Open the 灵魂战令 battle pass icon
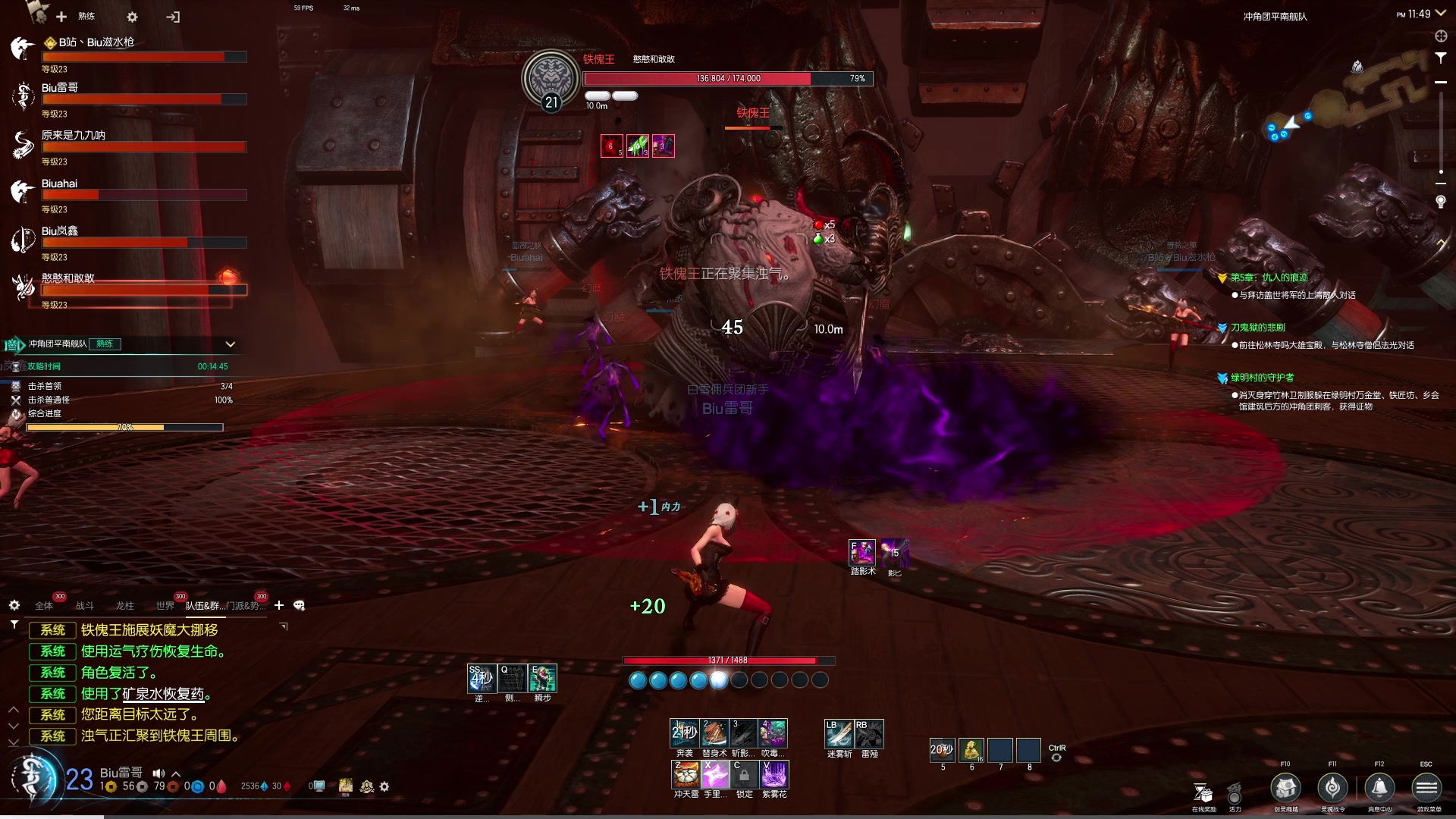This screenshot has height=819, width=1456. (1332, 788)
